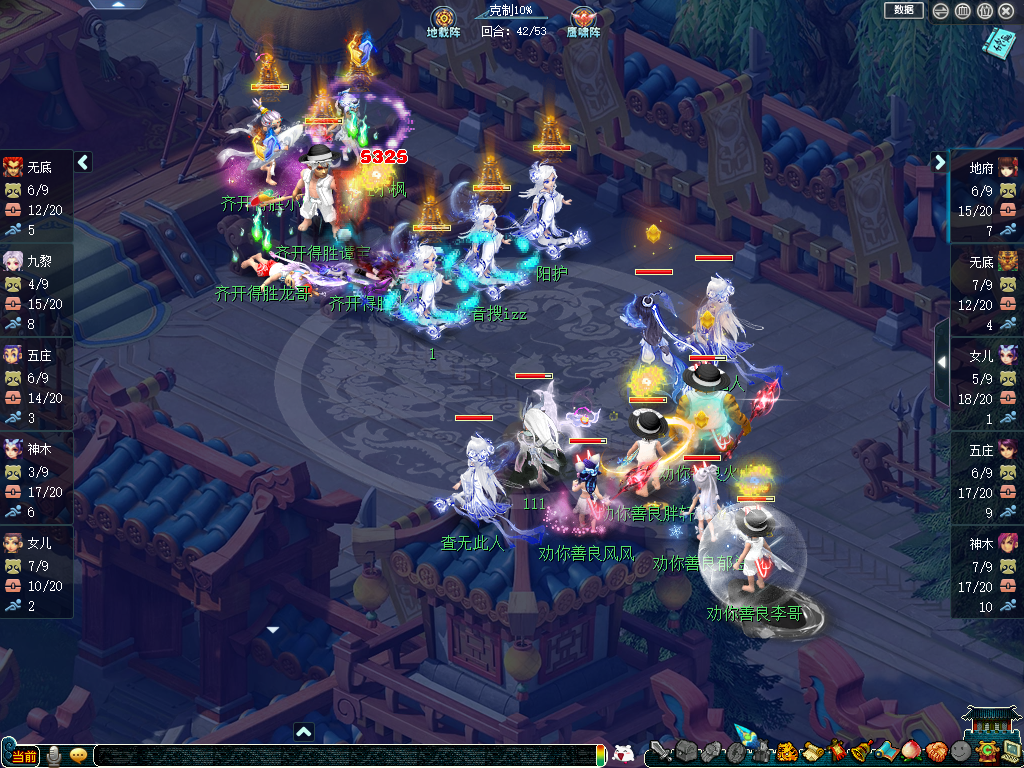Activate the microphone voice input
Image resolution: width=1024 pixels, height=768 pixels.
[x=54, y=755]
